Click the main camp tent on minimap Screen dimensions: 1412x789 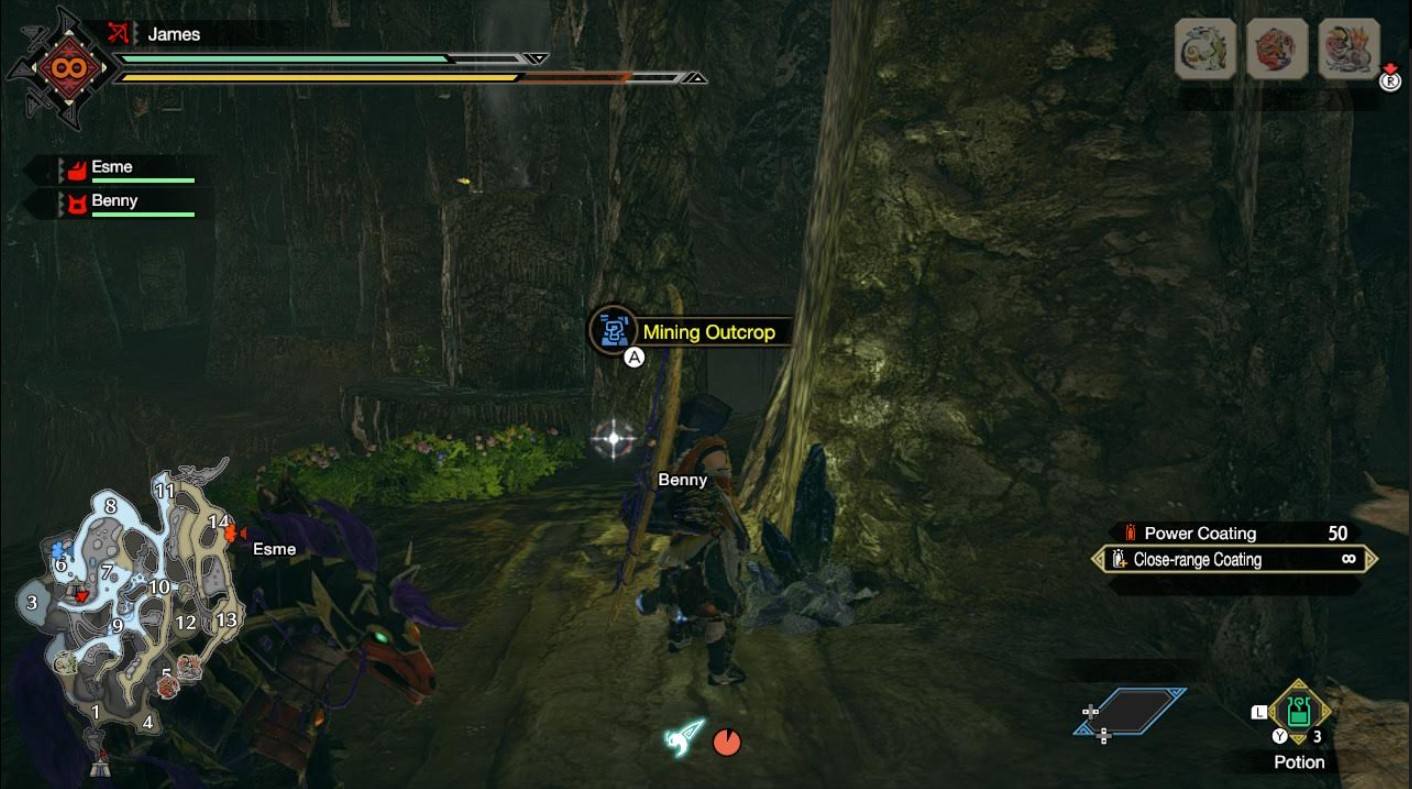(x=99, y=767)
